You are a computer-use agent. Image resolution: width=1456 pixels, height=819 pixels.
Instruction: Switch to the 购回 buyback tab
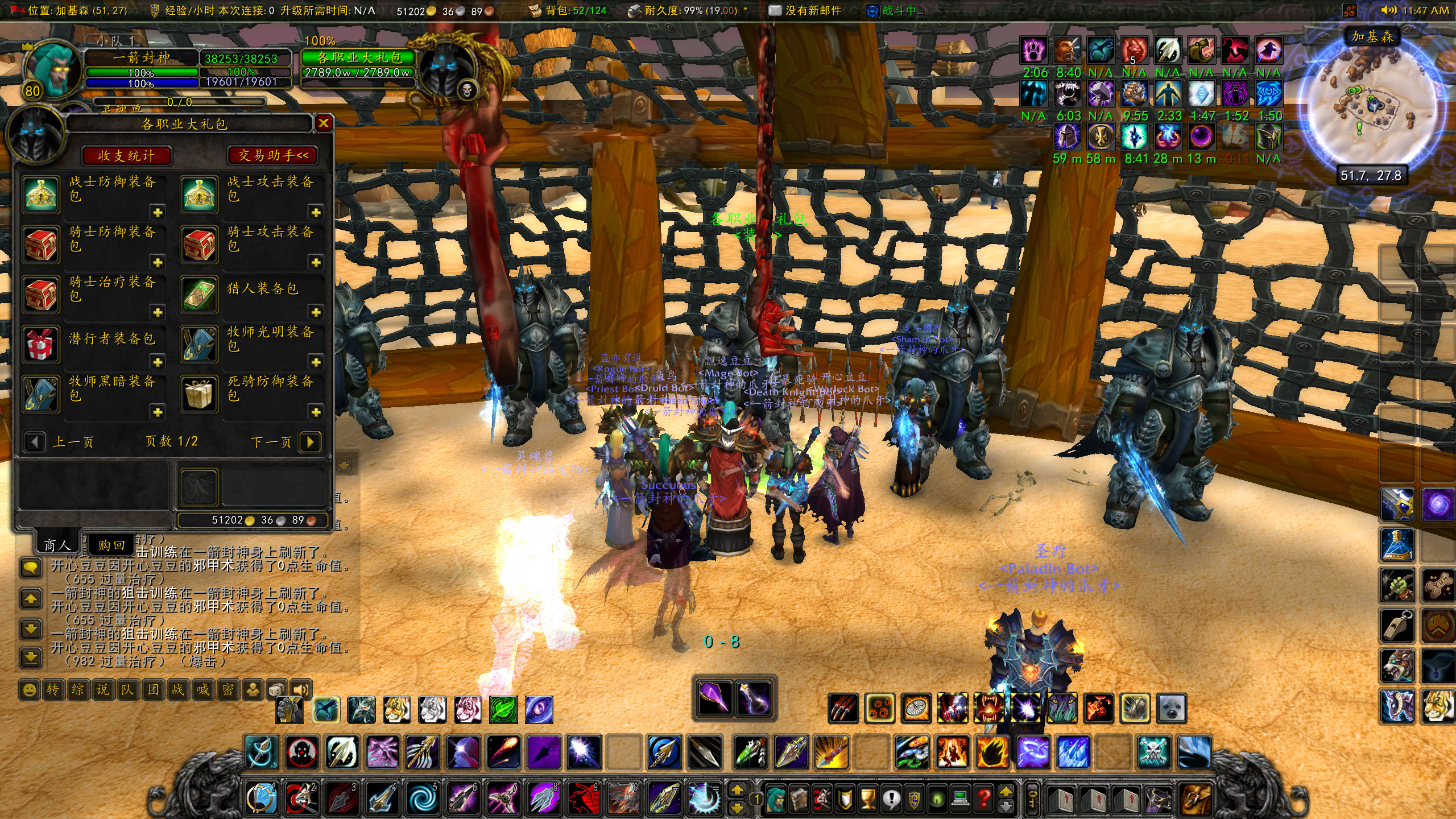pyautogui.click(x=111, y=545)
